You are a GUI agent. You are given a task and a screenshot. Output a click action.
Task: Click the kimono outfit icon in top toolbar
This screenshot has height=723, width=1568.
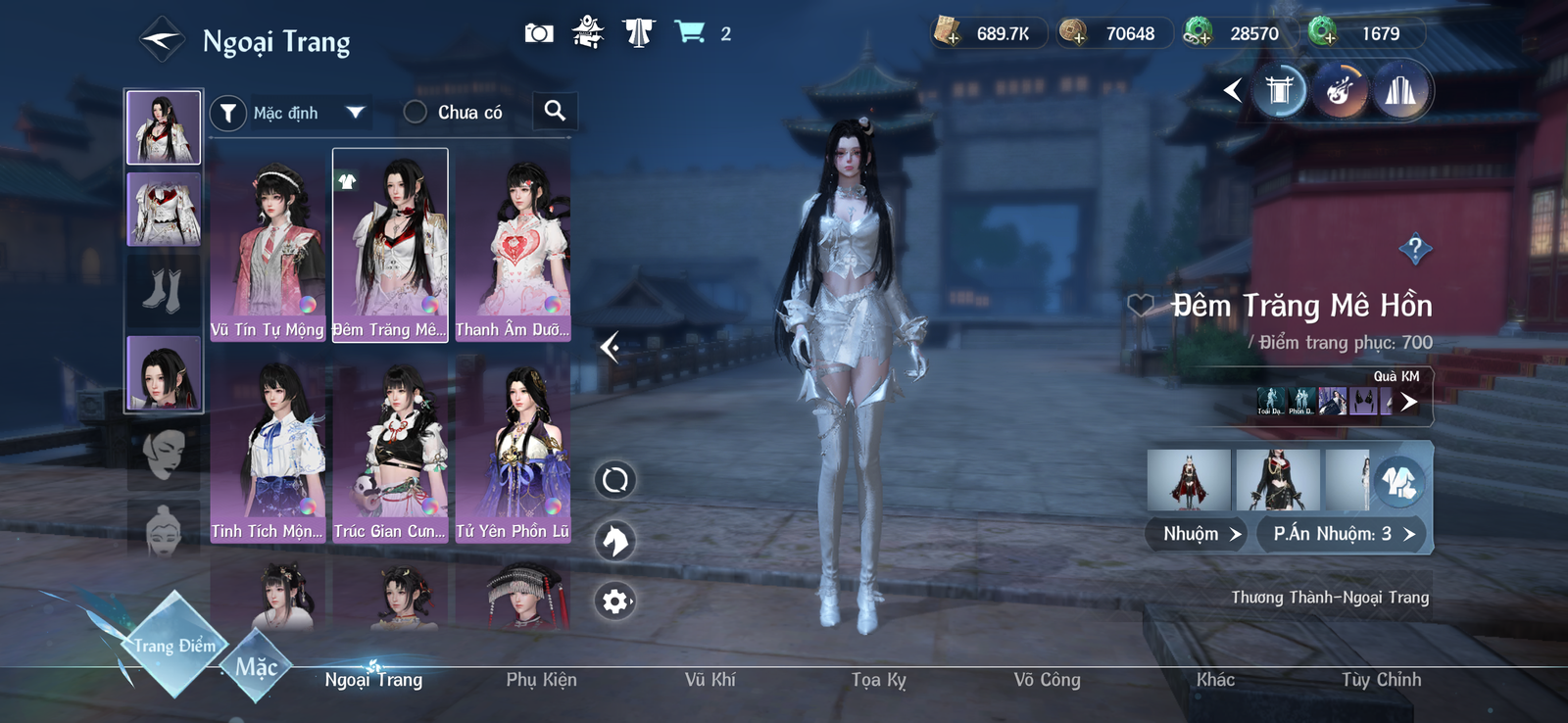pyautogui.click(x=637, y=31)
